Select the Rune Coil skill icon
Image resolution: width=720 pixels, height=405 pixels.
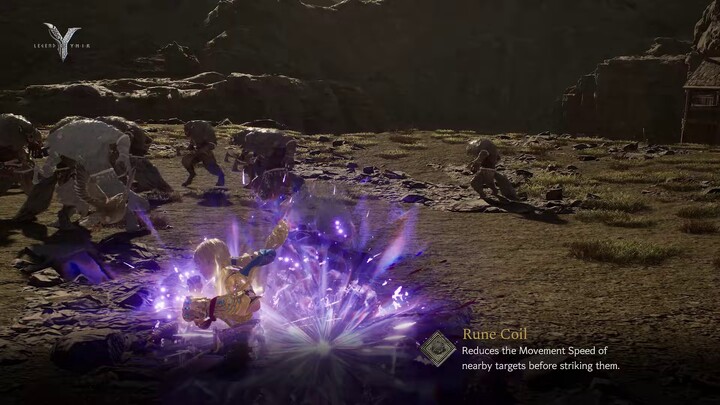(437, 348)
